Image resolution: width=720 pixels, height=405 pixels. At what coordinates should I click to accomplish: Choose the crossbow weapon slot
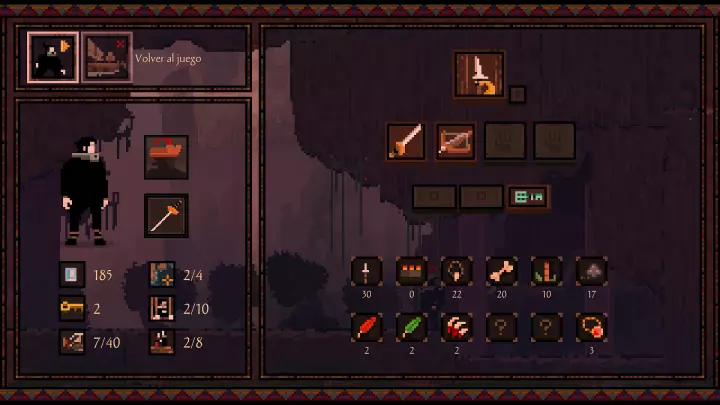(456, 142)
